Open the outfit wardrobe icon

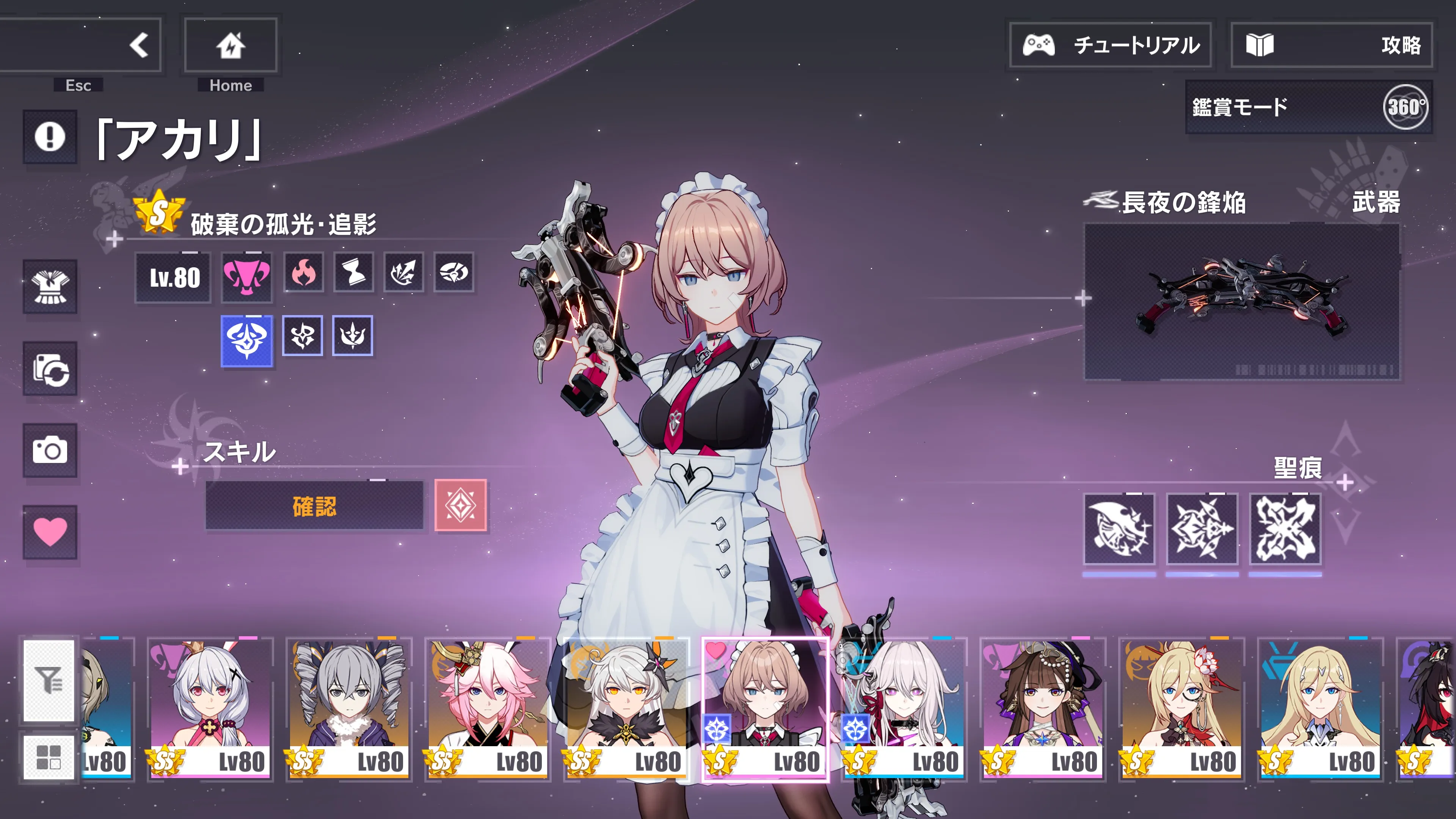tap(50, 287)
